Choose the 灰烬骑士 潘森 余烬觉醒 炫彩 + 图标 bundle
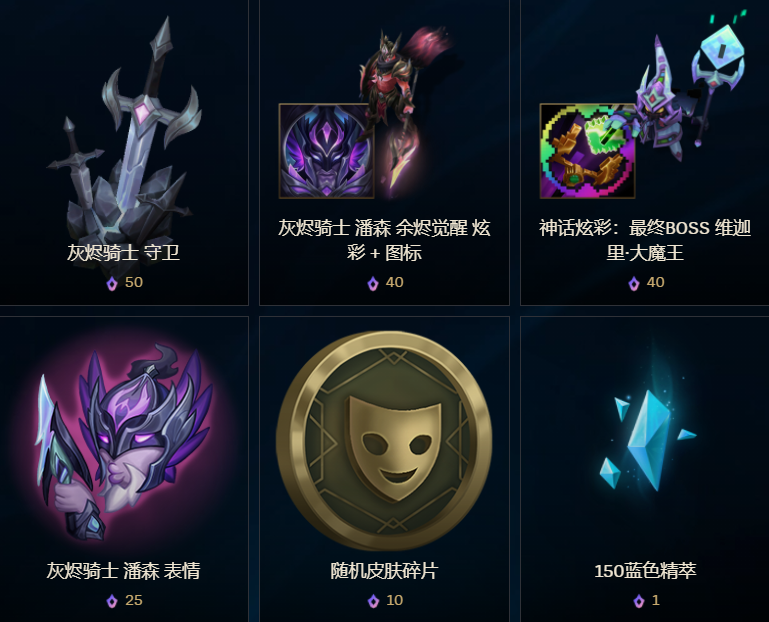 (384, 150)
